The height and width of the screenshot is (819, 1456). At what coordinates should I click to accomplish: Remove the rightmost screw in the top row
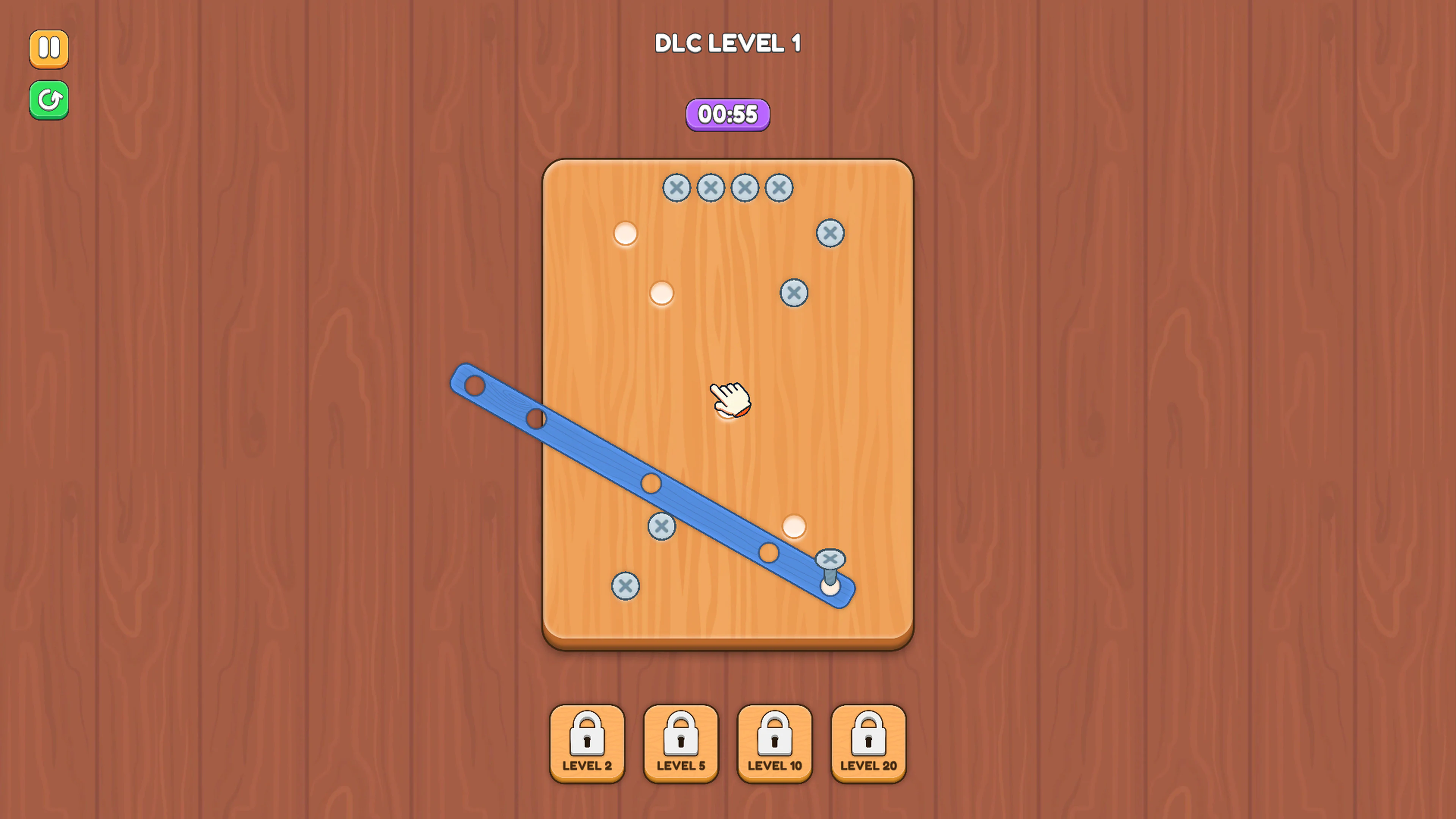click(778, 188)
